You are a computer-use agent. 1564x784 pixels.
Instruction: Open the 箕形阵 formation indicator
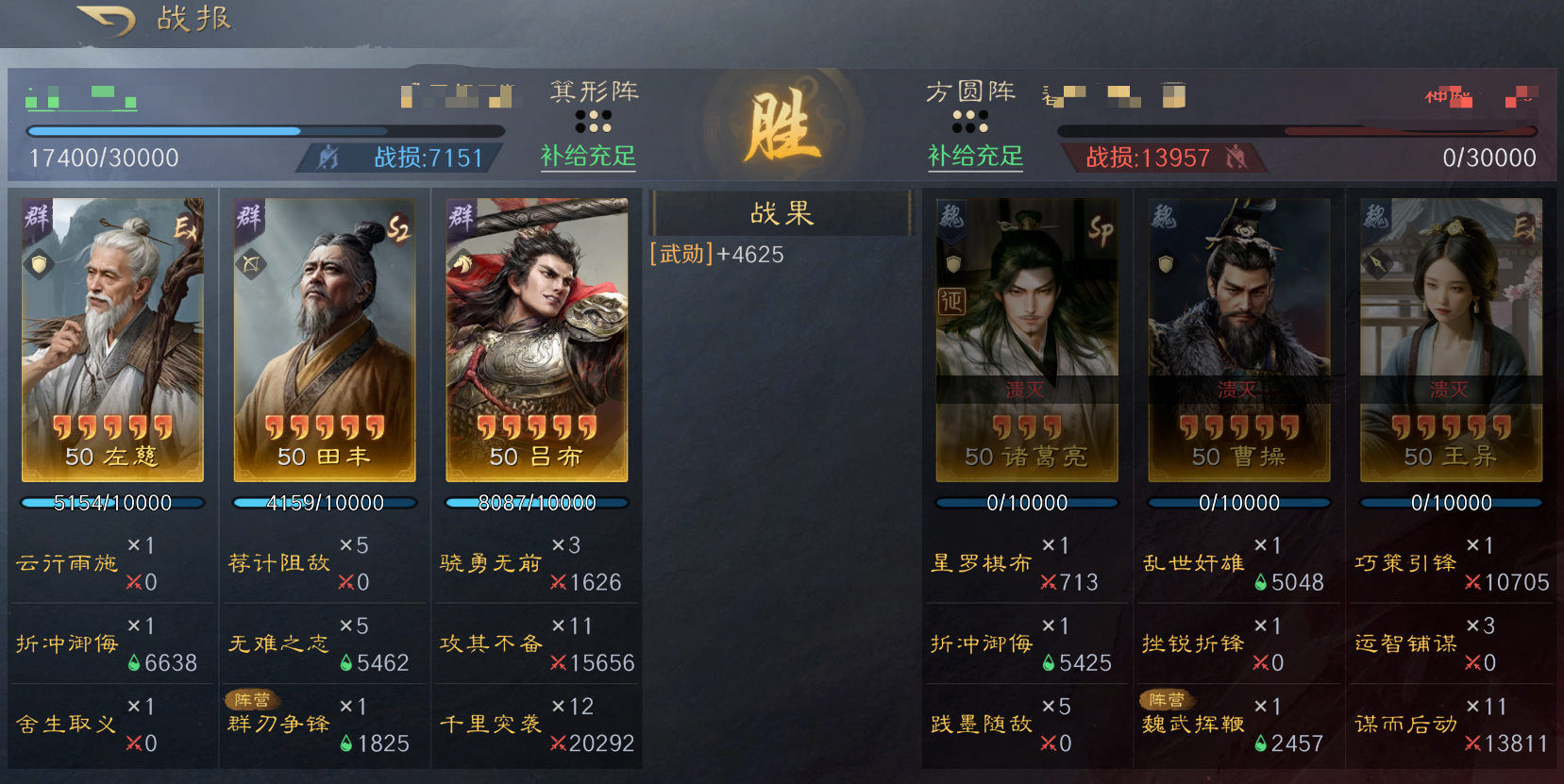pyautogui.click(x=595, y=92)
